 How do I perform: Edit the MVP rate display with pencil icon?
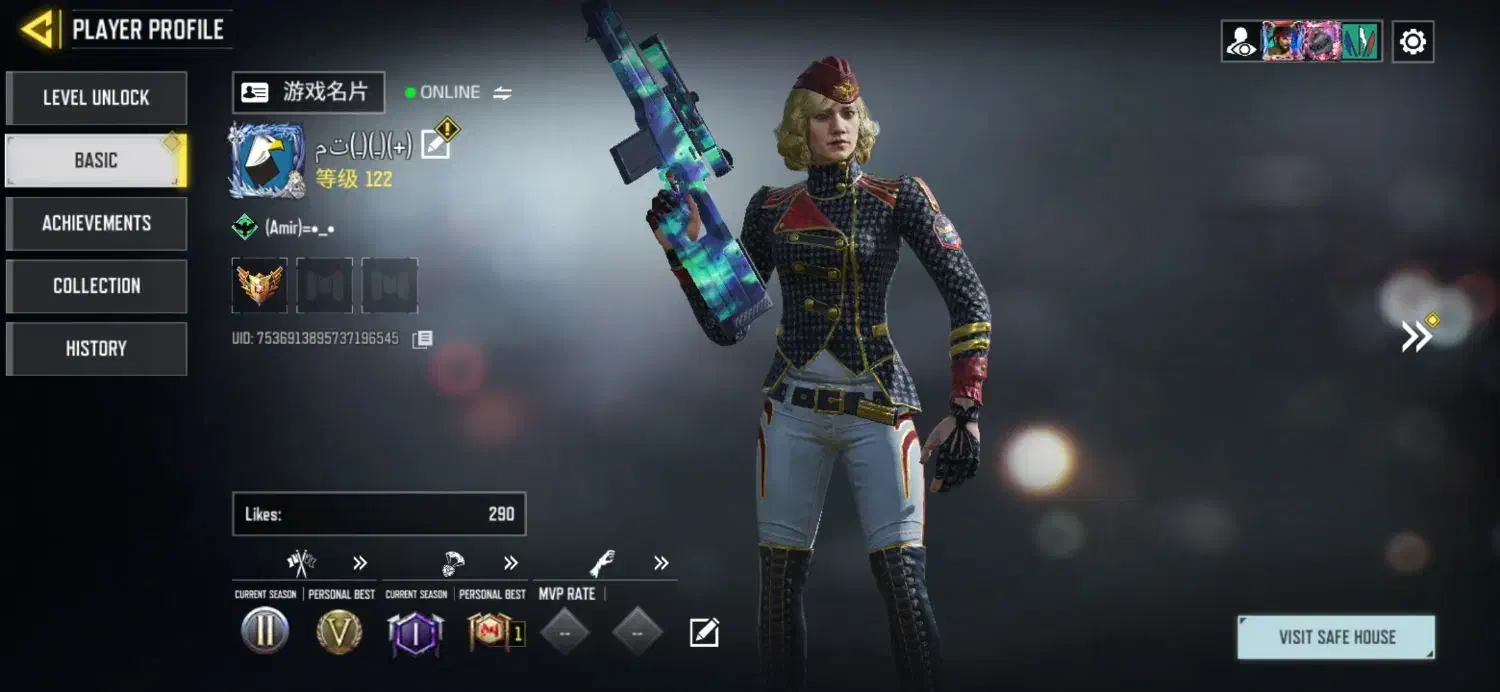pos(704,632)
